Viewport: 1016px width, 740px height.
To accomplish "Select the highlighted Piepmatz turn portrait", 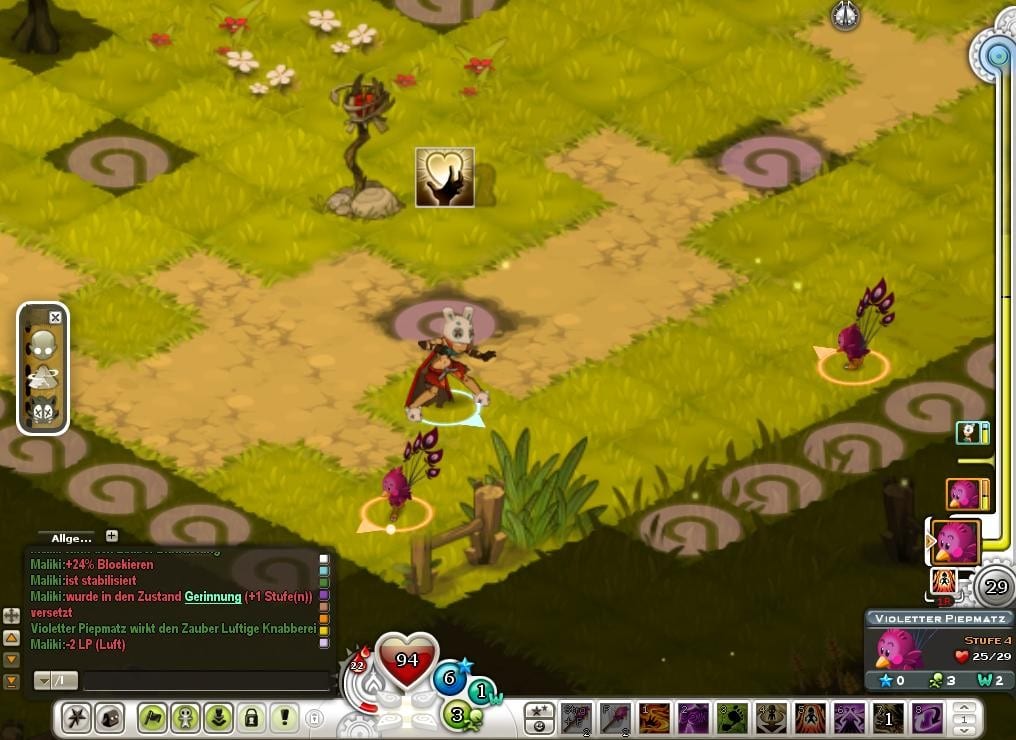I will (x=955, y=543).
